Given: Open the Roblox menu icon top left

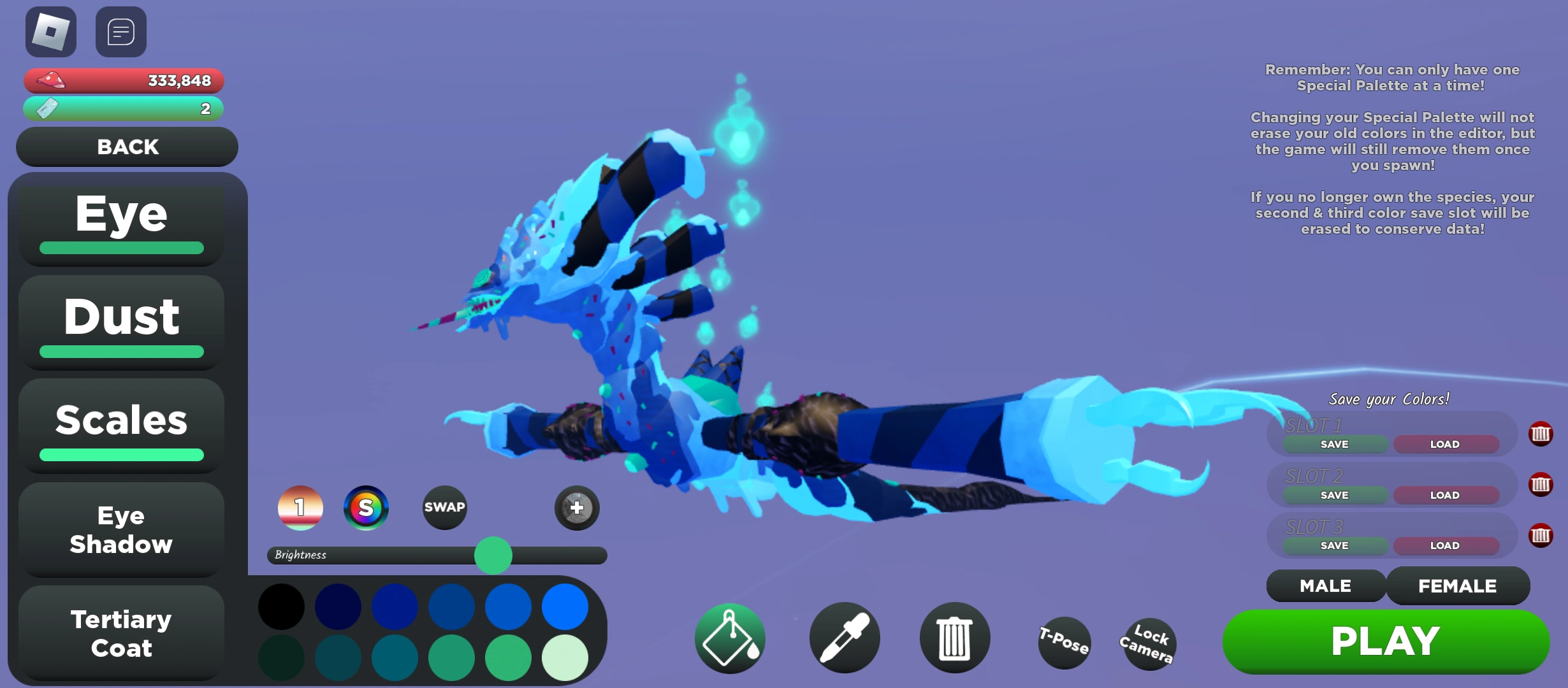Looking at the screenshot, I should (50, 31).
